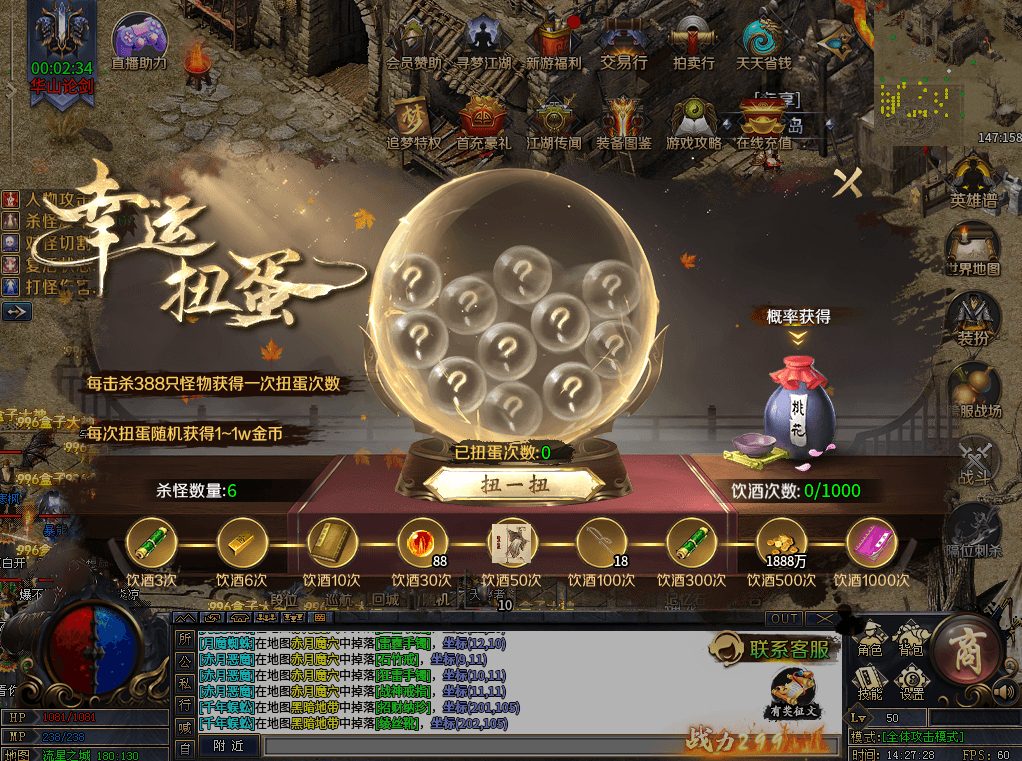
Task: Open the 拍卖行 auction house
Action: 693,43
